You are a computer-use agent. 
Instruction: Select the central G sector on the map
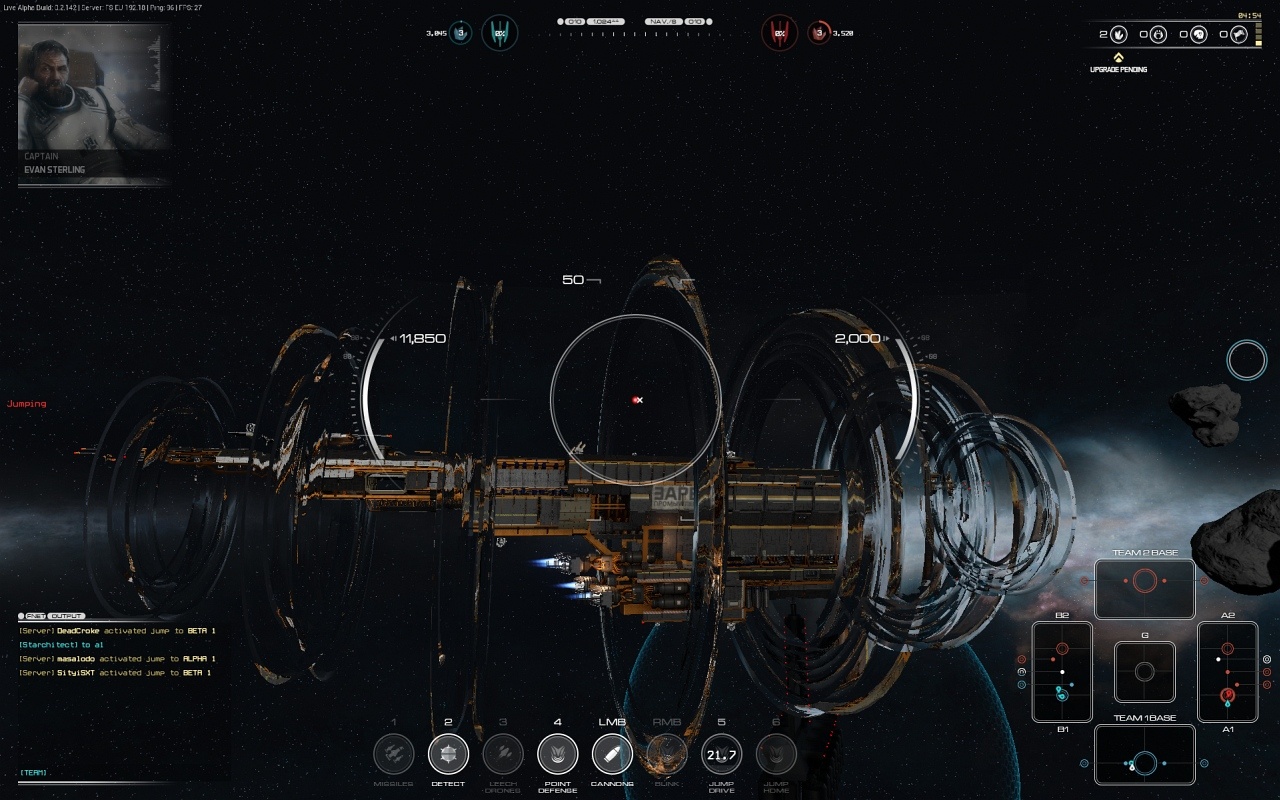[1145, 672]
